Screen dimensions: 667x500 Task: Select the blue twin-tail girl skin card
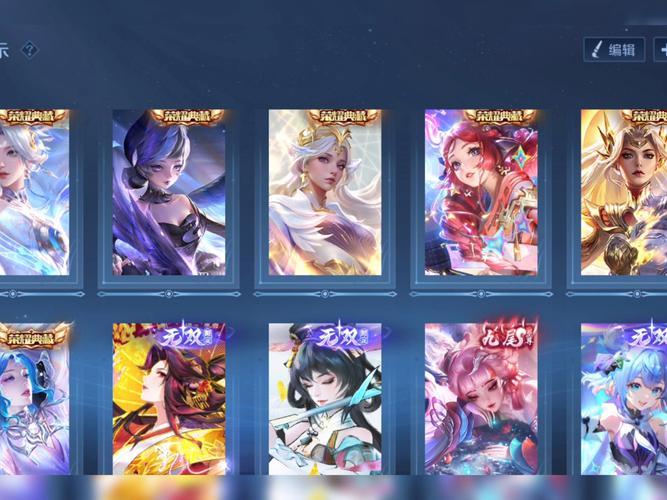624,400
